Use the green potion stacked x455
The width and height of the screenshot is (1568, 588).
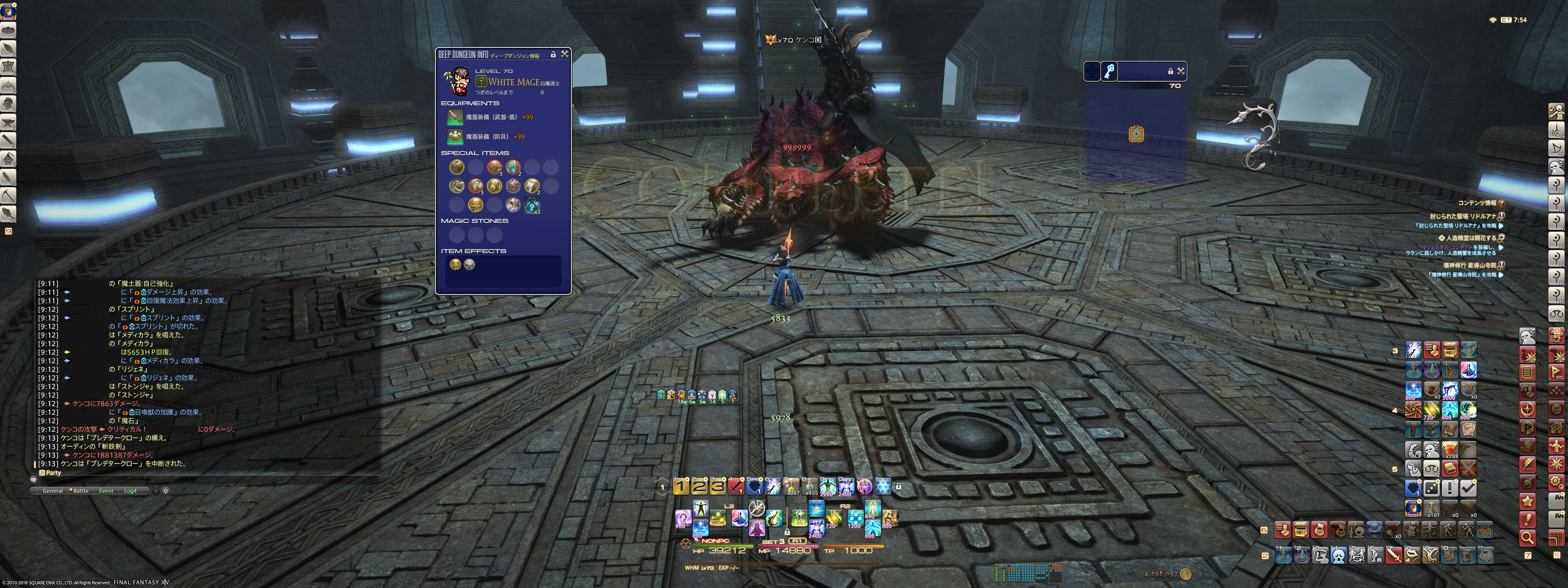pos(810,486)
